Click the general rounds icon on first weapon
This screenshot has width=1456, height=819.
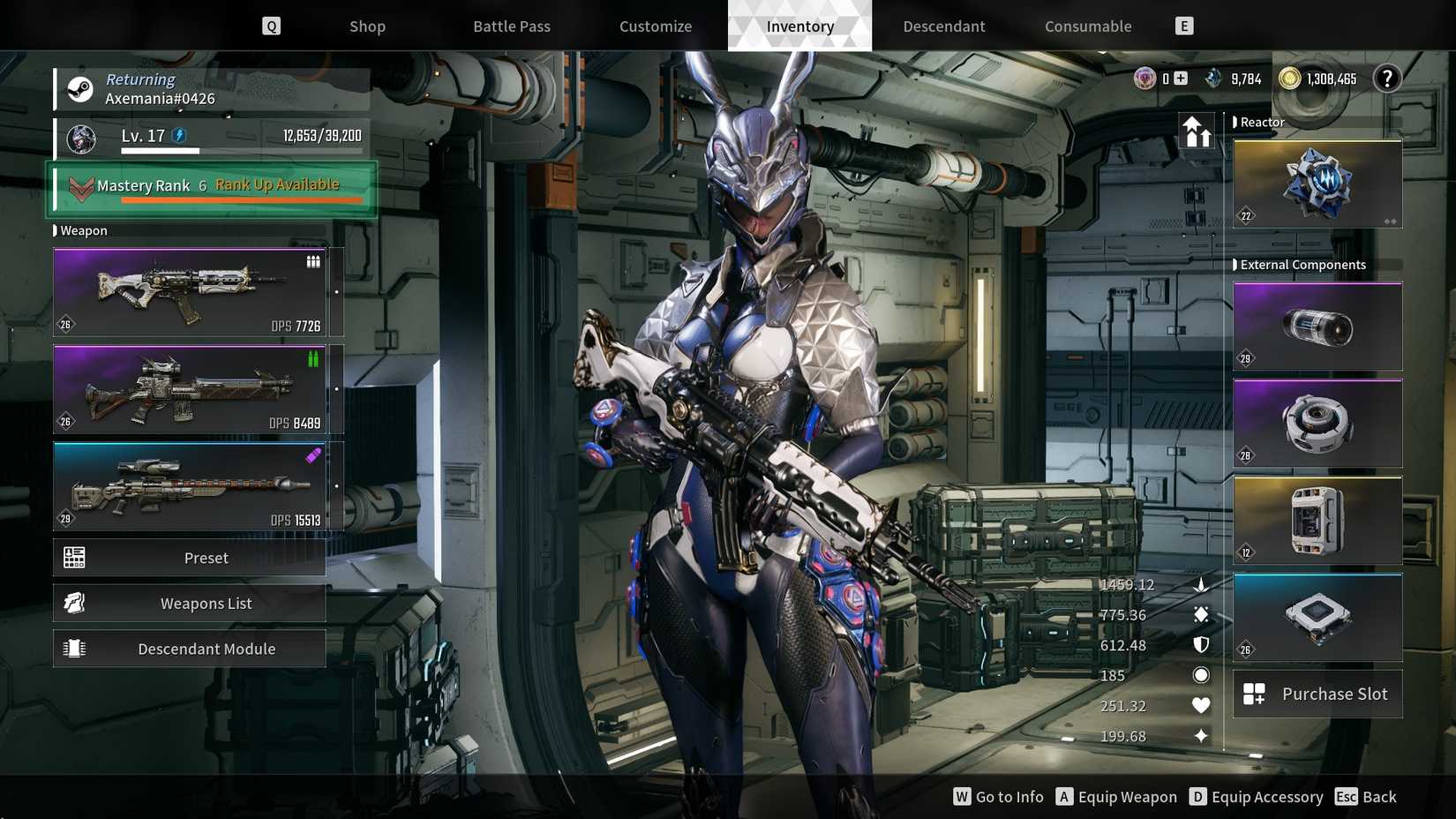313,260
